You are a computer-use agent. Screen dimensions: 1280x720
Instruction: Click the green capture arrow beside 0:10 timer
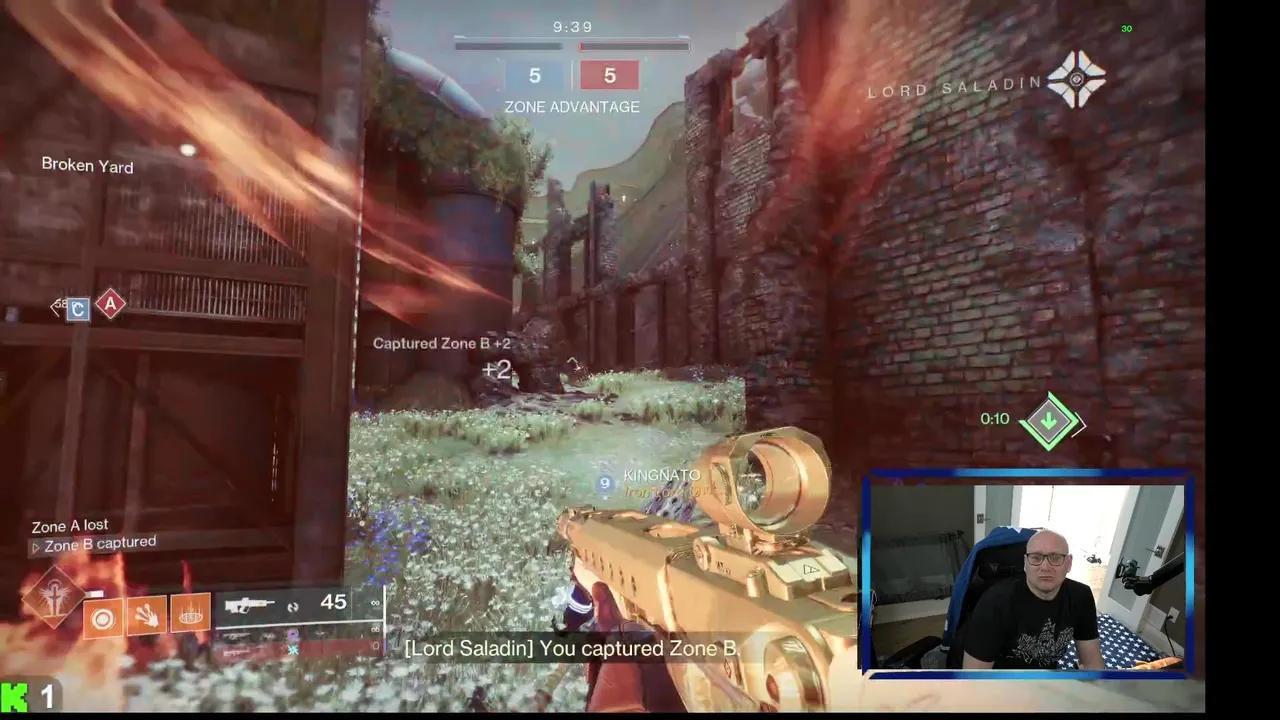tap(1049, 420)
